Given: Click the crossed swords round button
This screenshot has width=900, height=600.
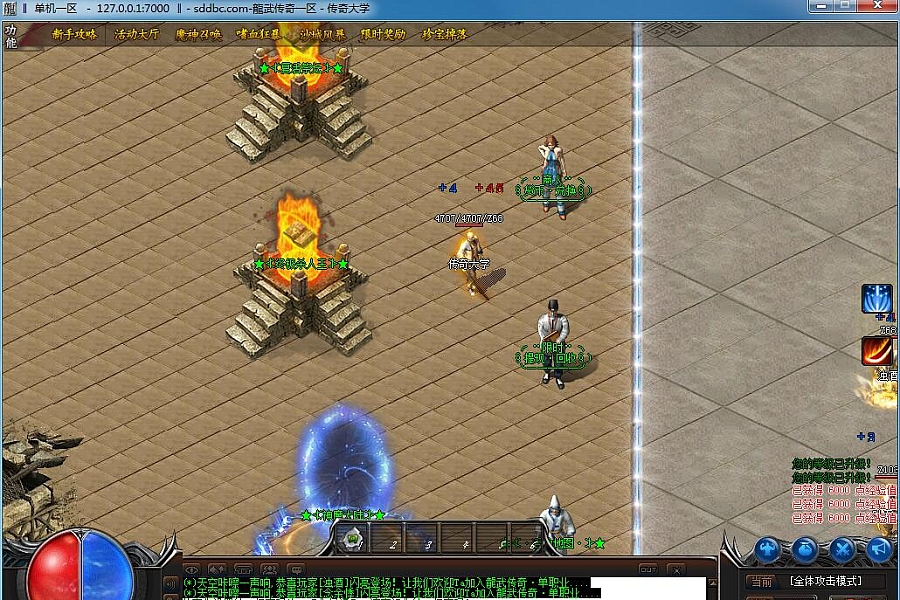Looking at the screenshot, I should tap(843, 548).
